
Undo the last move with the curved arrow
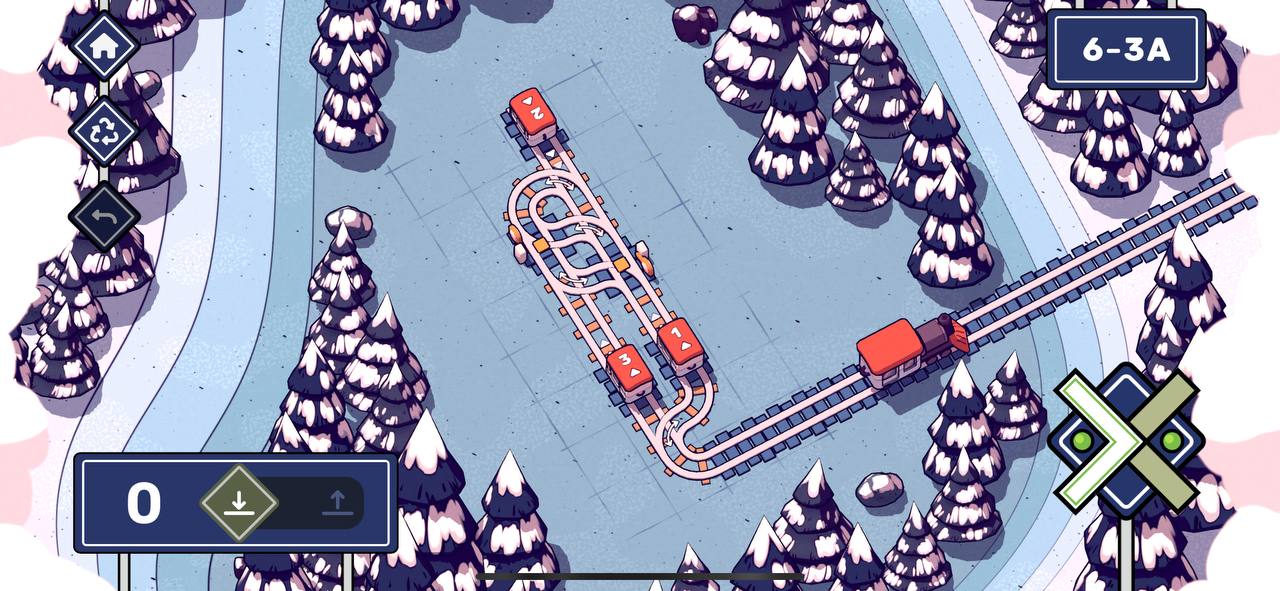(104, 216)
